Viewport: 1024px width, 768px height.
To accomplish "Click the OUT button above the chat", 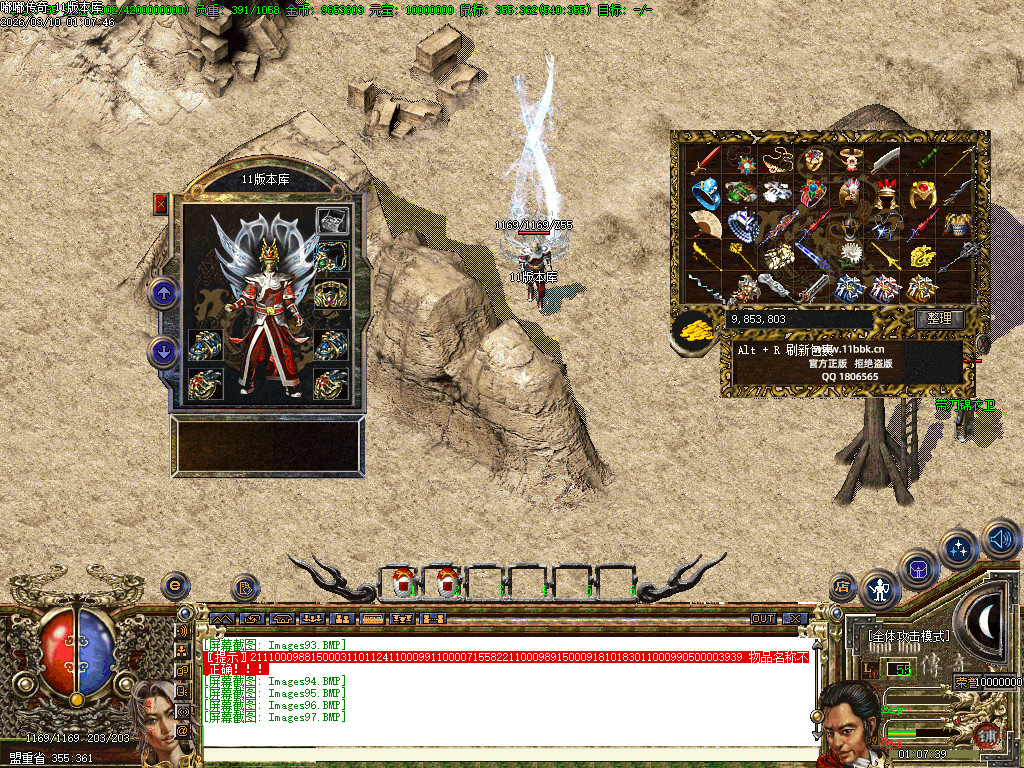I will (x=763, y=619).
